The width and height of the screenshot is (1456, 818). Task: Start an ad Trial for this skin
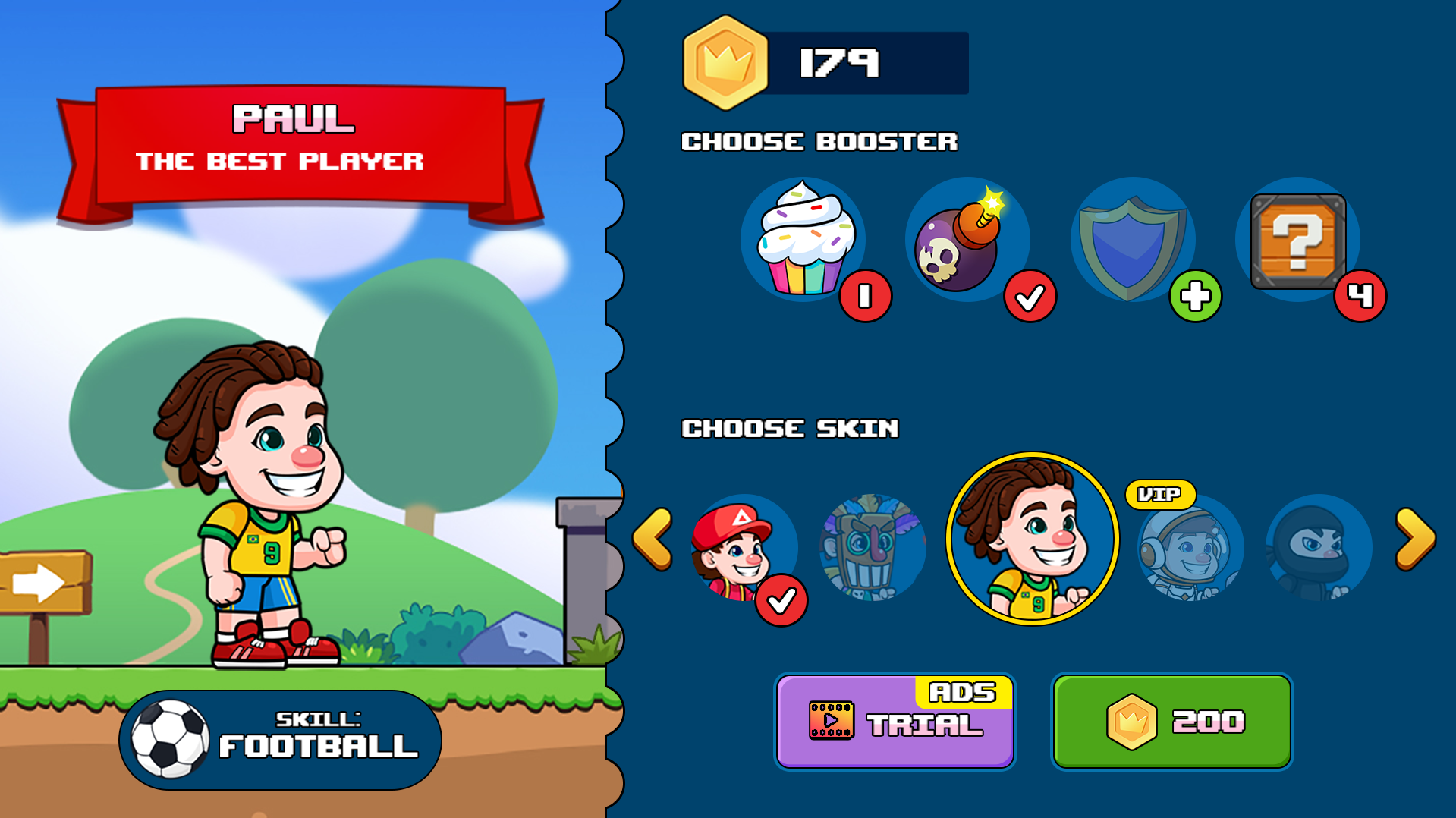[895, 722]
